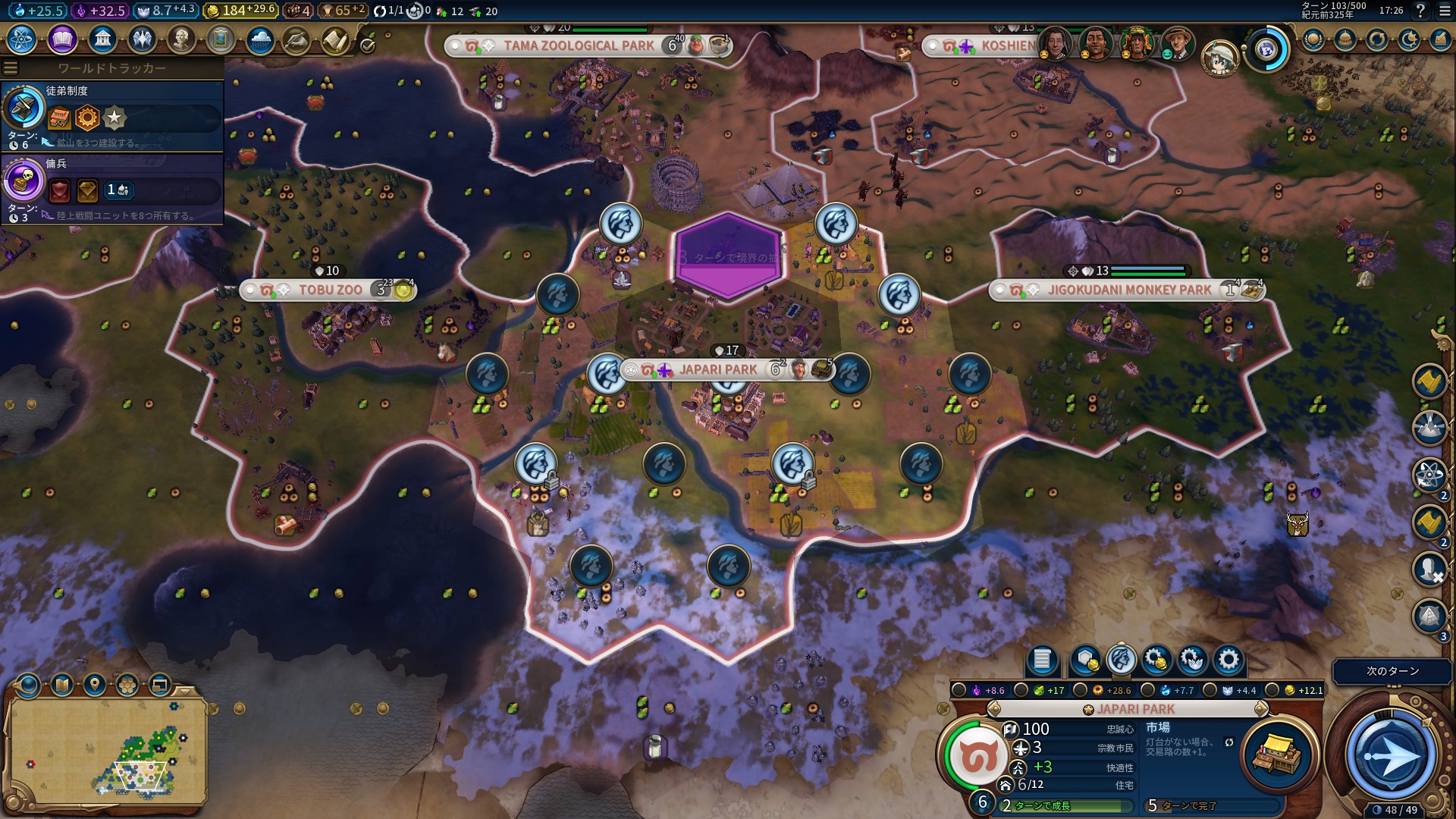Click the large arrow end-turn button
Screen dimensions: 1456x819
pyautogui.click(x=1391, y=755)
